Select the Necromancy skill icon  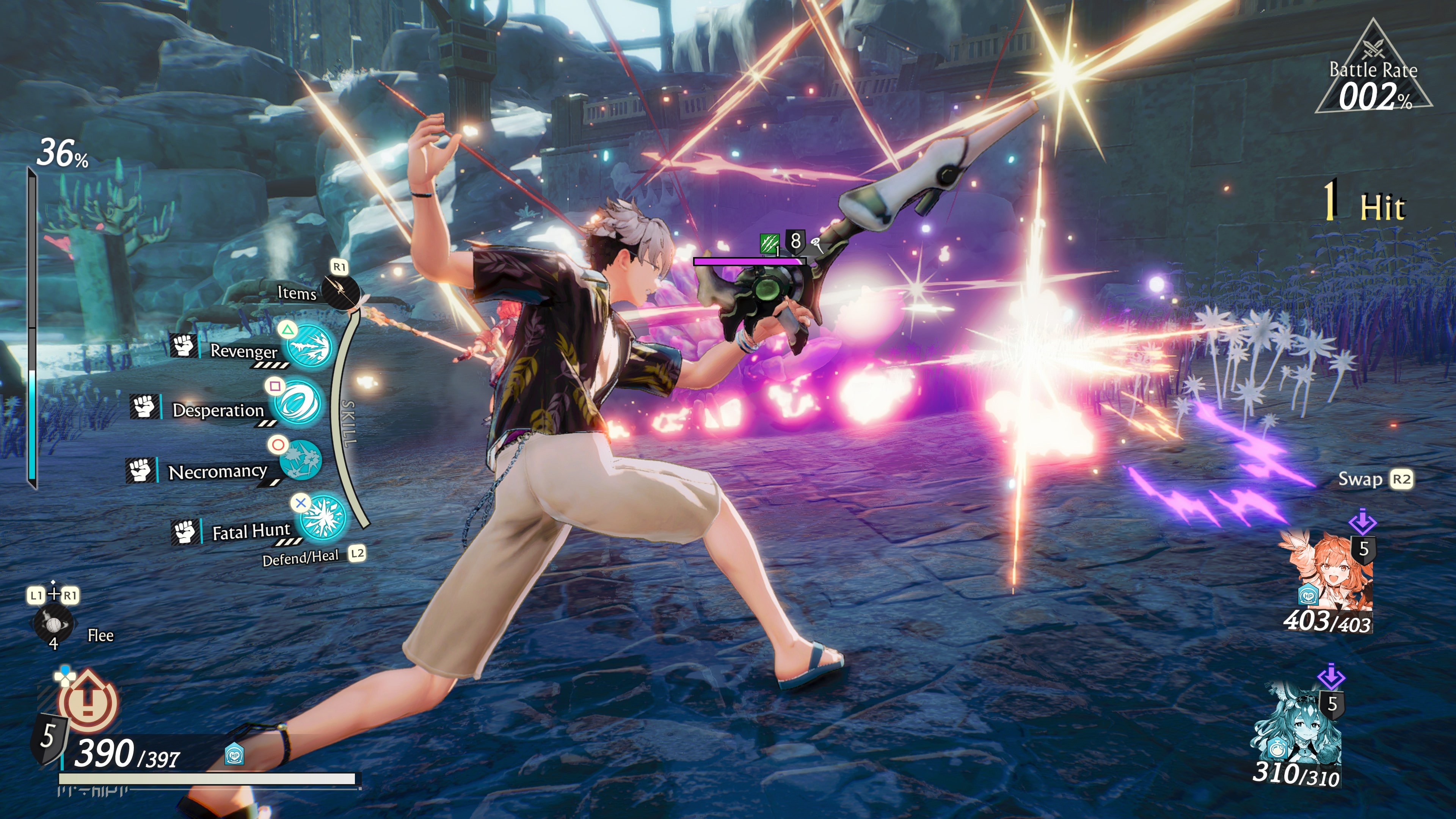301,461
